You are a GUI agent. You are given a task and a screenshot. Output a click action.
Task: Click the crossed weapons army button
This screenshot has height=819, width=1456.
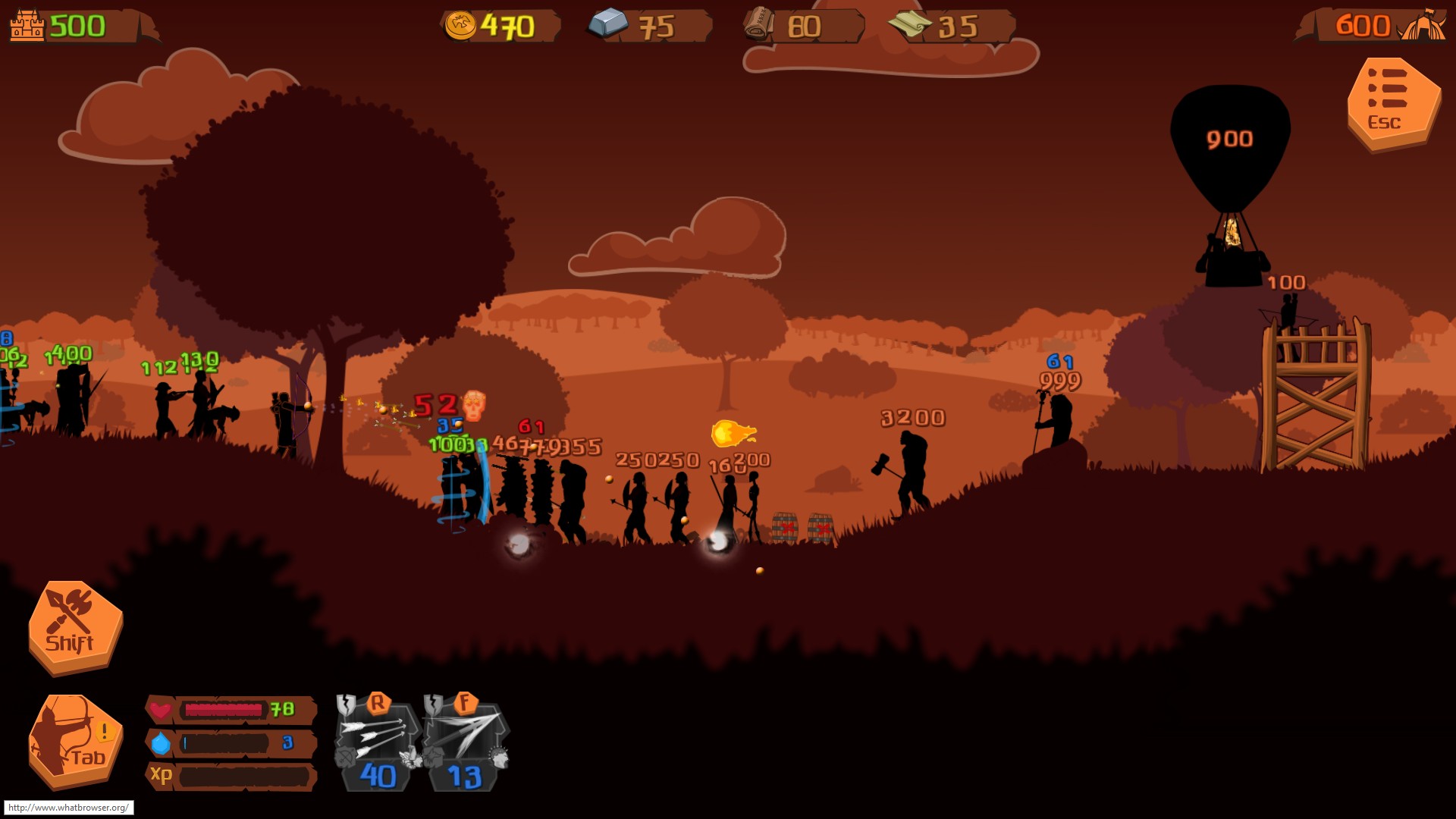[74, 626]
